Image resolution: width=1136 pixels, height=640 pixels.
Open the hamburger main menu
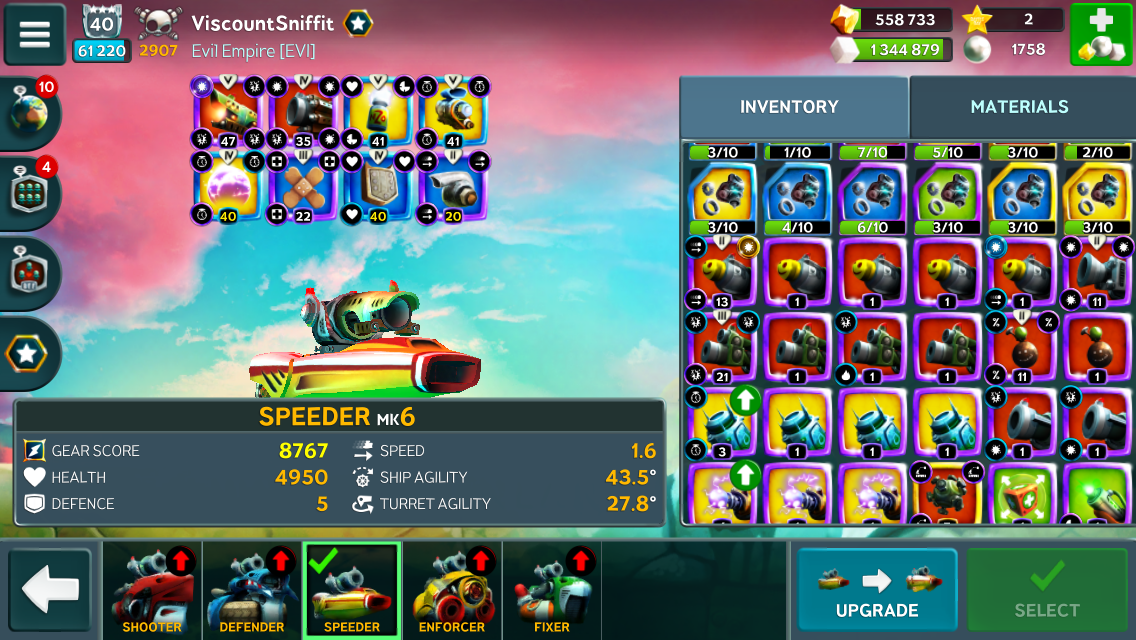click(x=34, y=35)
